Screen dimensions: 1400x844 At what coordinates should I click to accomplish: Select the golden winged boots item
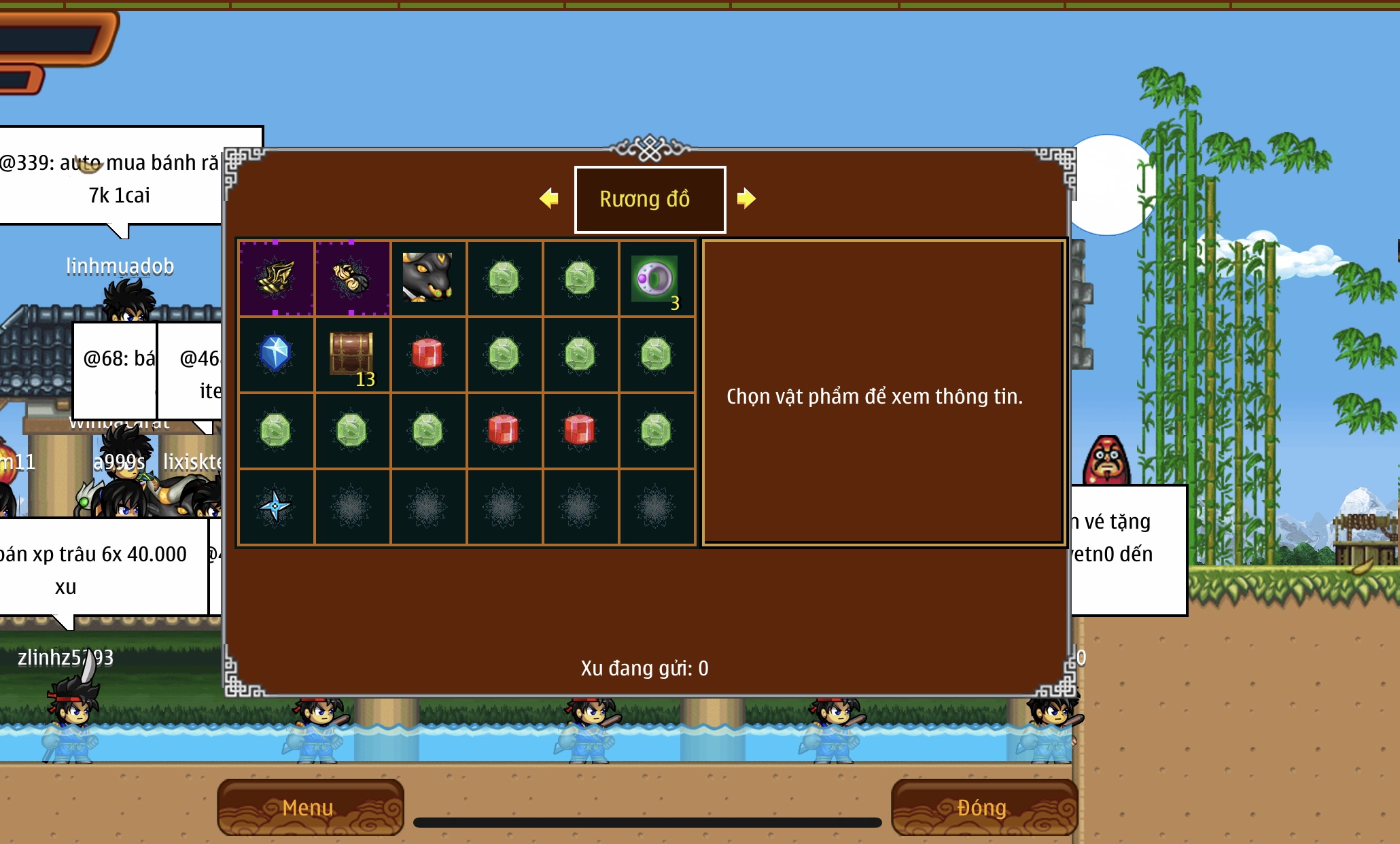pos(275,278)
